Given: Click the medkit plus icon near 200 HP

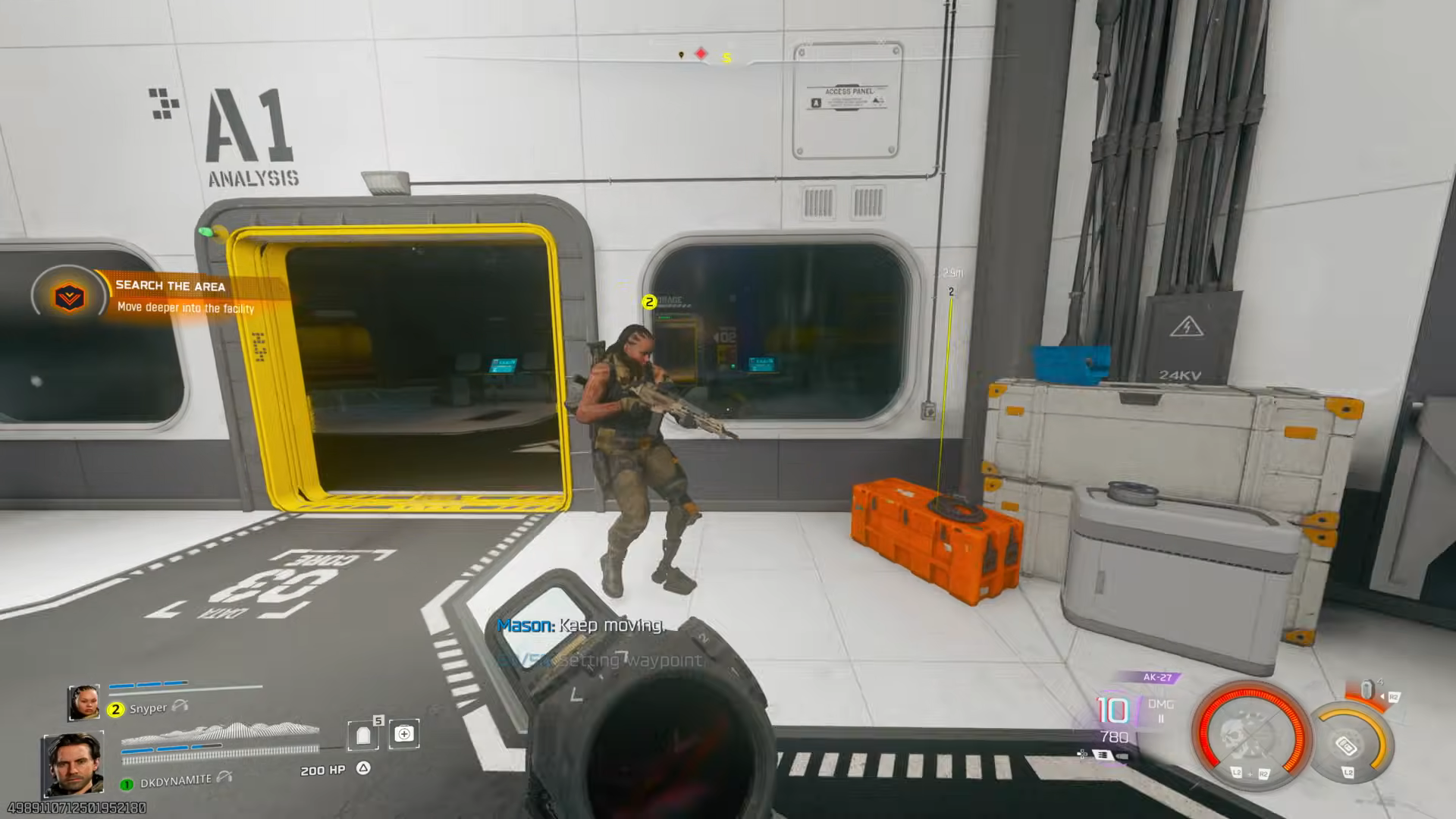Looking at the screenshot, I should coord(405,733).
